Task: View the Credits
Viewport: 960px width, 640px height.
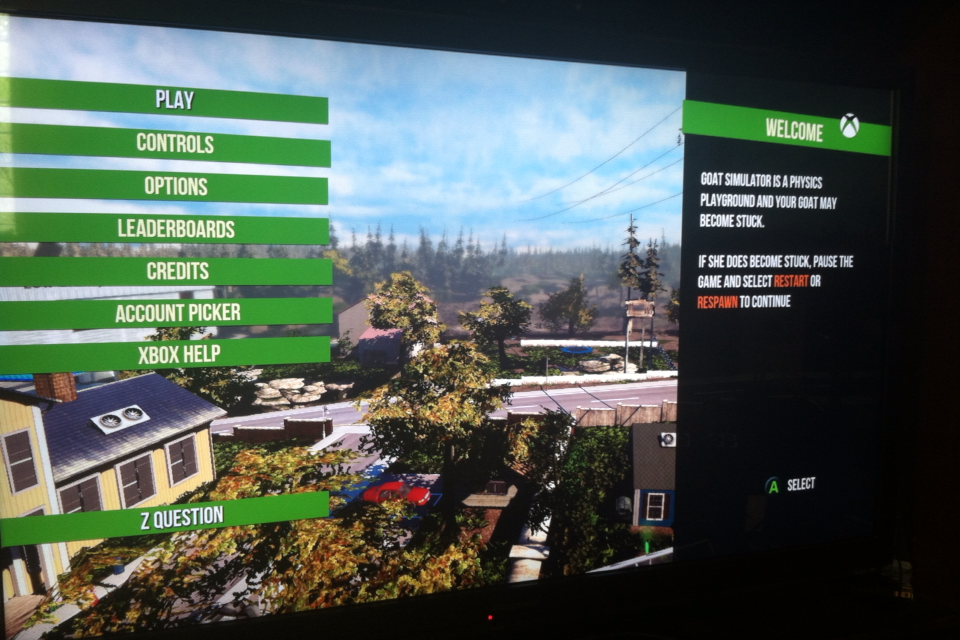Action: [x=177, y=271]
